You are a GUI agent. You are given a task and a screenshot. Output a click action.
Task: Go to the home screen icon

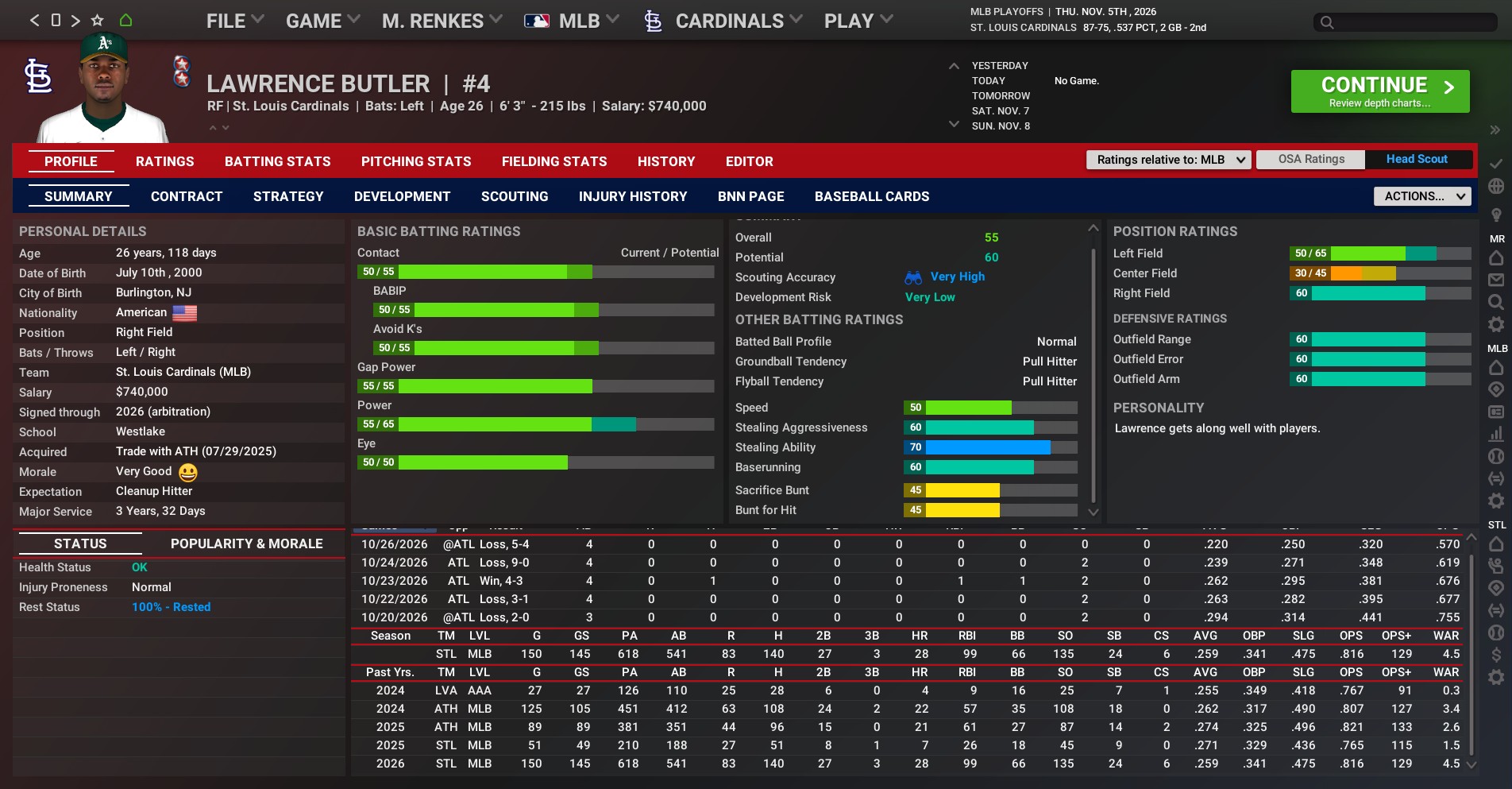(x=125, y=21)
